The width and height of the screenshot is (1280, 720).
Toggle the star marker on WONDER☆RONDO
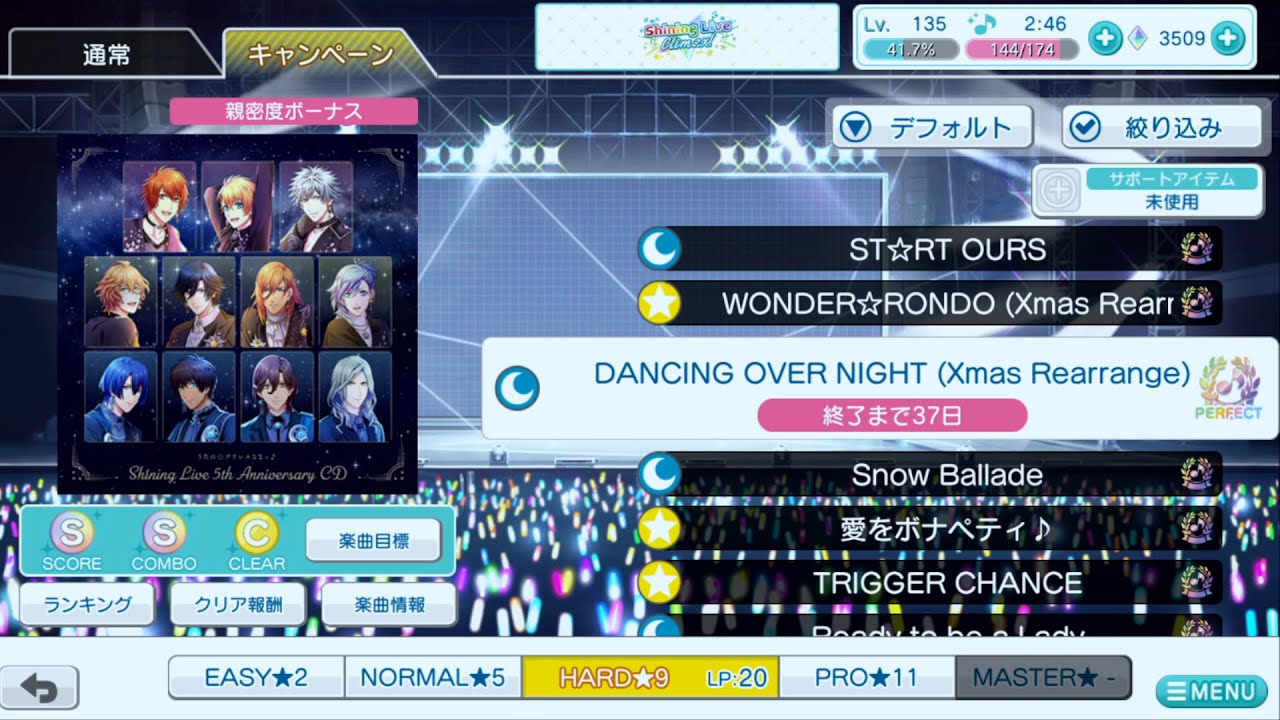point(660,303)
